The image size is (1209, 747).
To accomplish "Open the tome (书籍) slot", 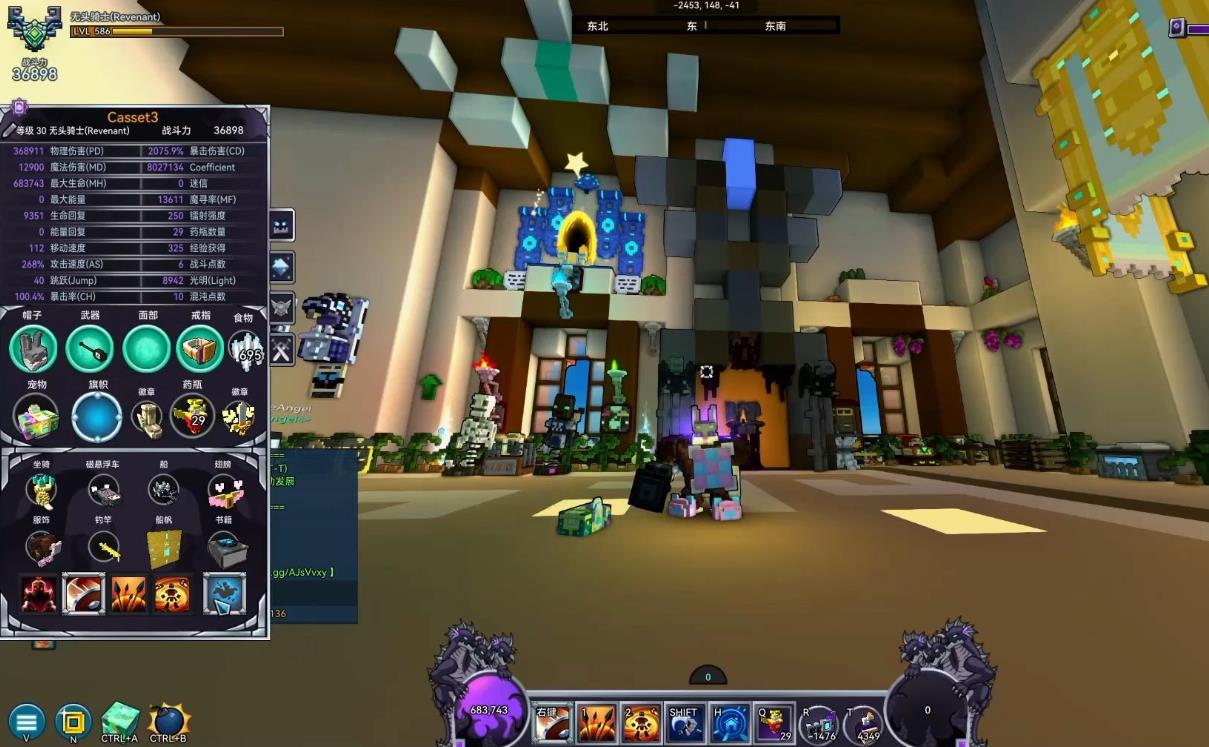I will pos(225,548).
